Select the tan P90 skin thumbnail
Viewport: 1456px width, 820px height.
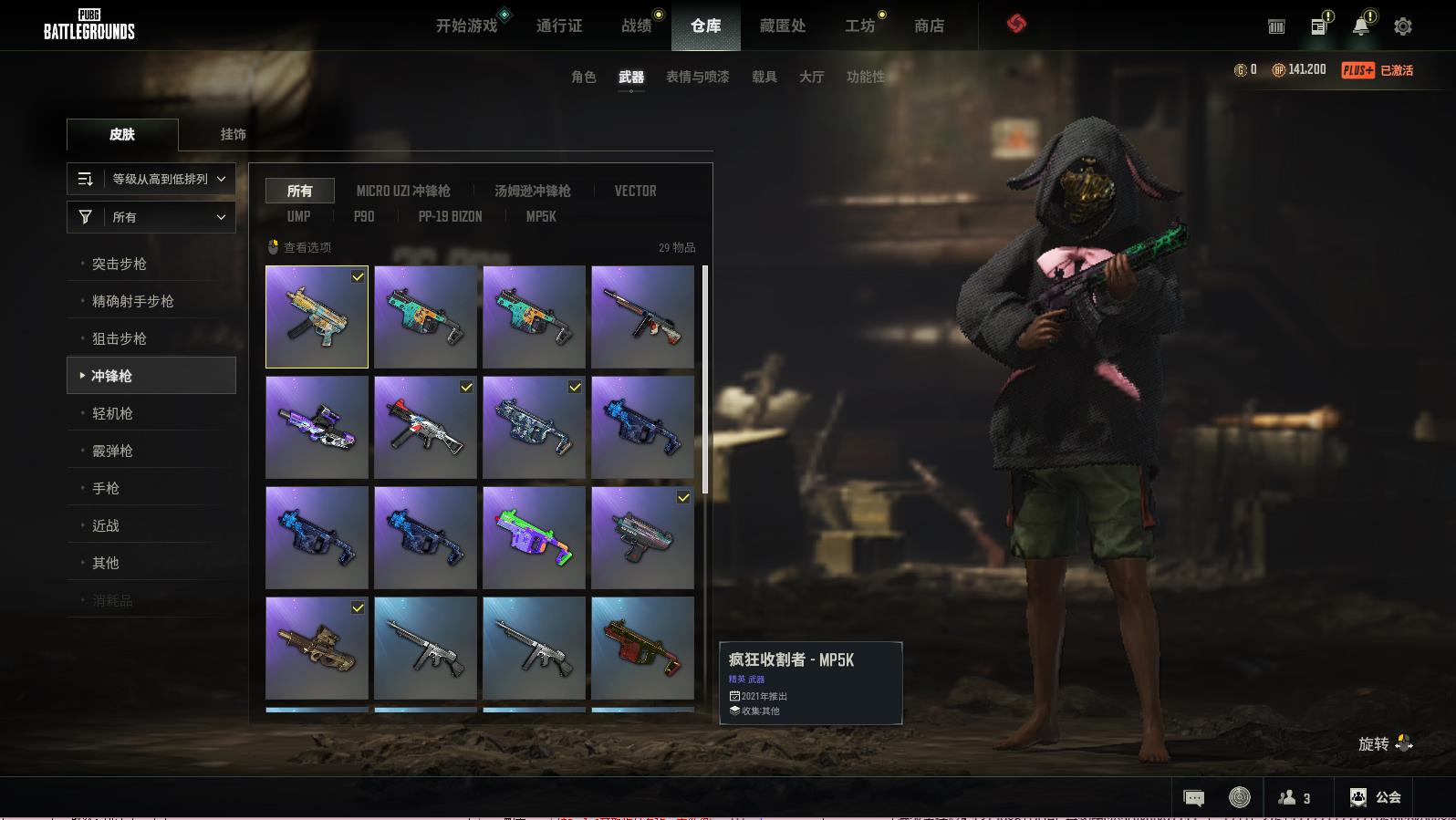[317, 648]
